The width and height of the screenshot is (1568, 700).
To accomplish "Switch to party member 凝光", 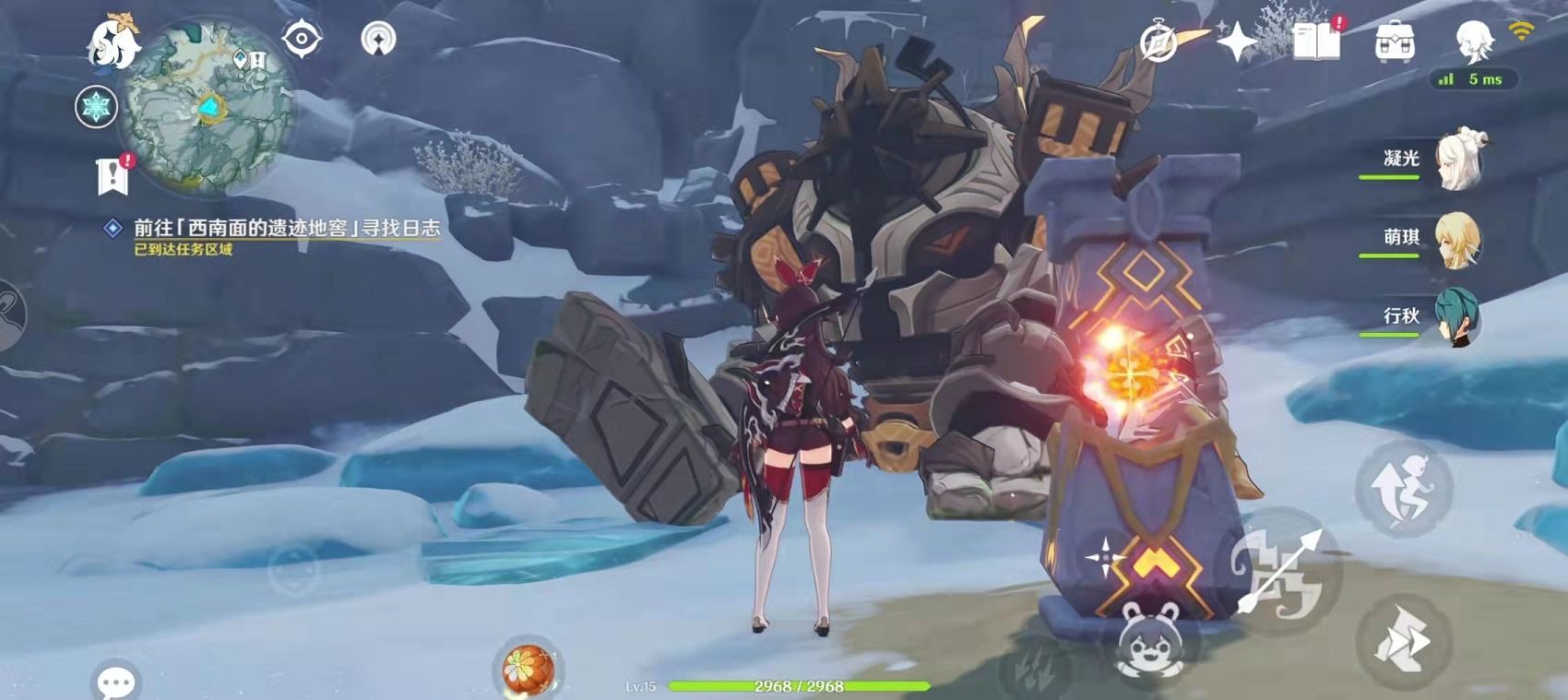I will (1458, 160).
